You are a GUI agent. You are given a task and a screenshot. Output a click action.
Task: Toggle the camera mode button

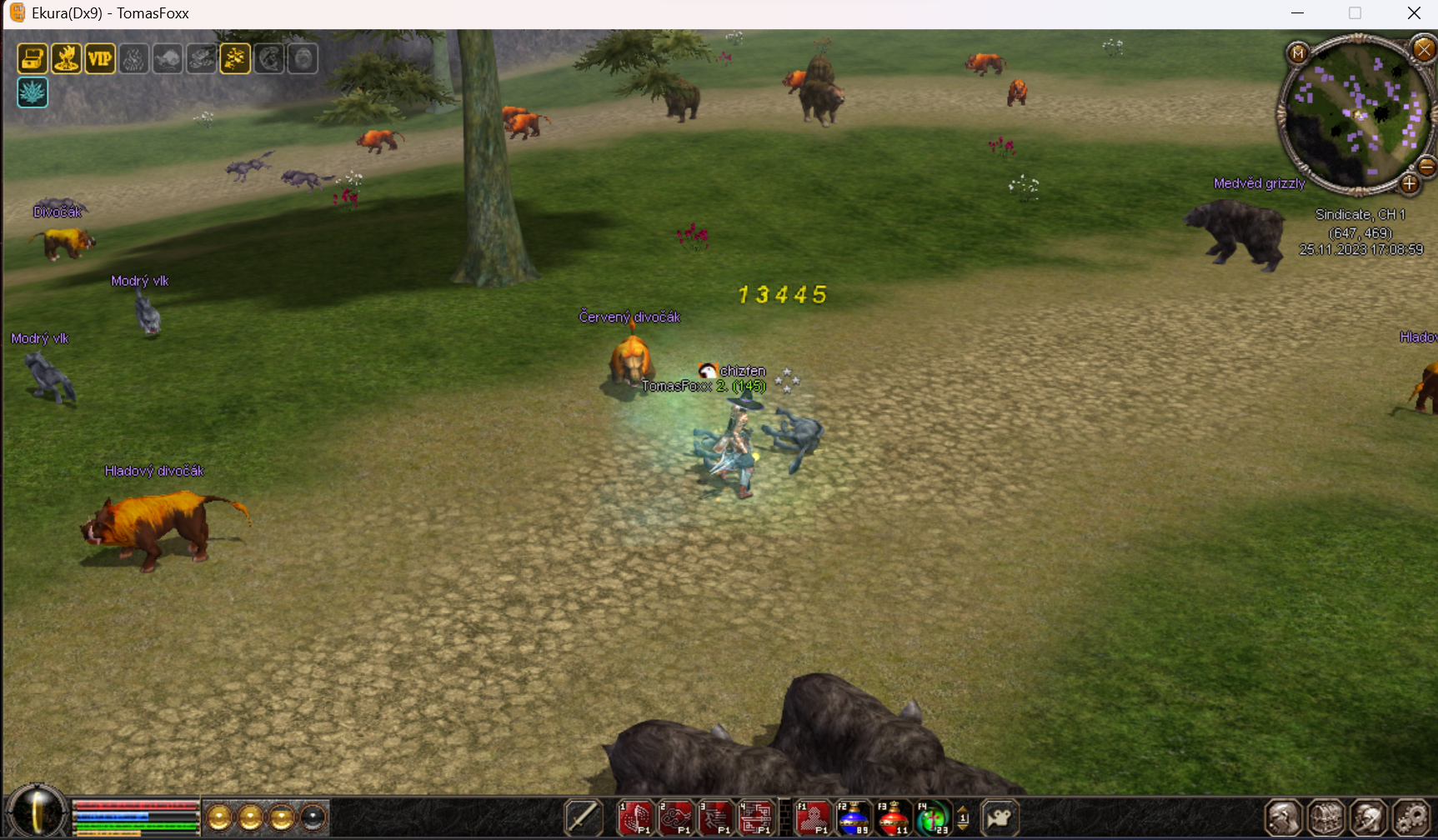tap(1000, 817)
